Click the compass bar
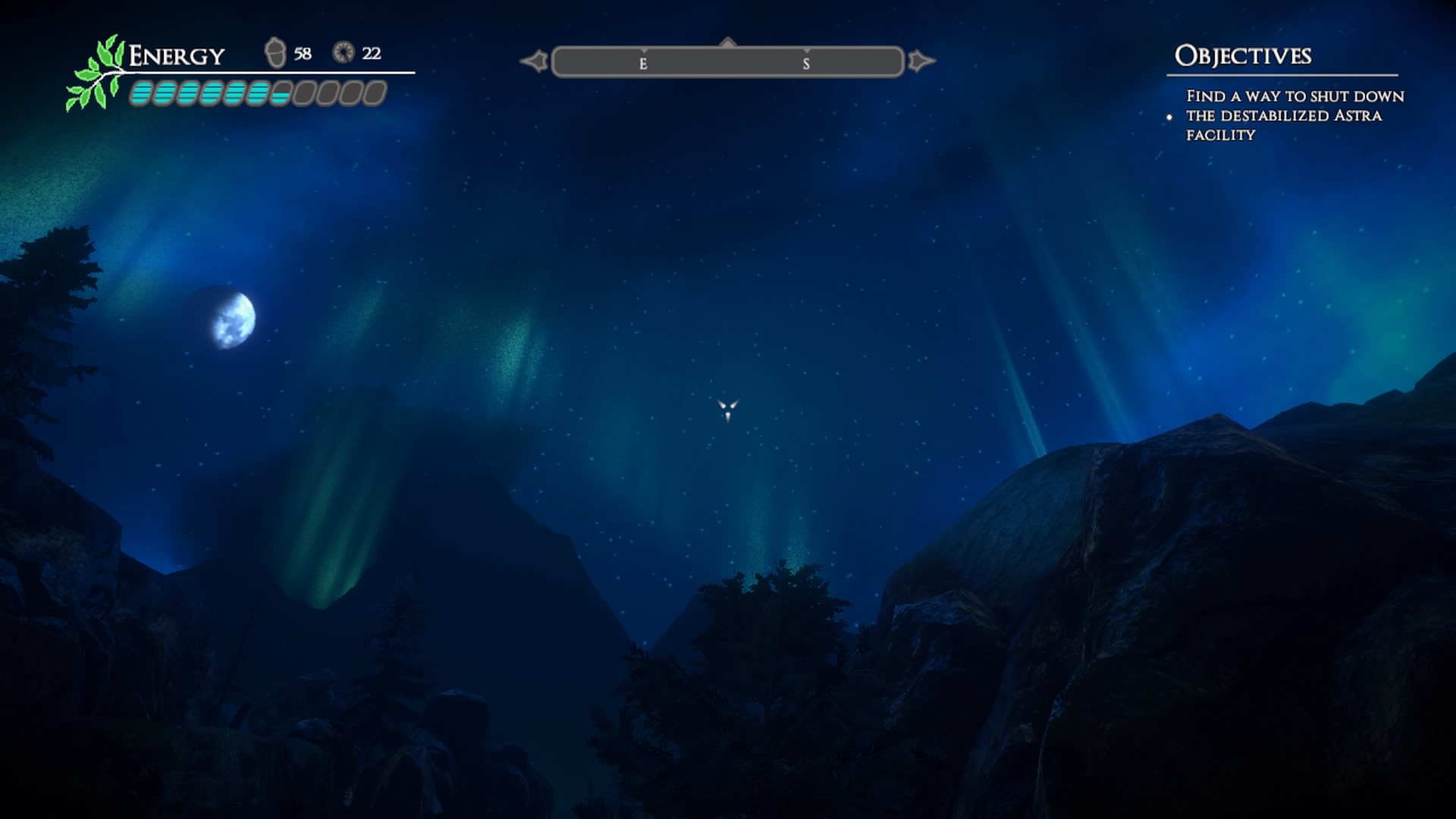 click(727, 62)
